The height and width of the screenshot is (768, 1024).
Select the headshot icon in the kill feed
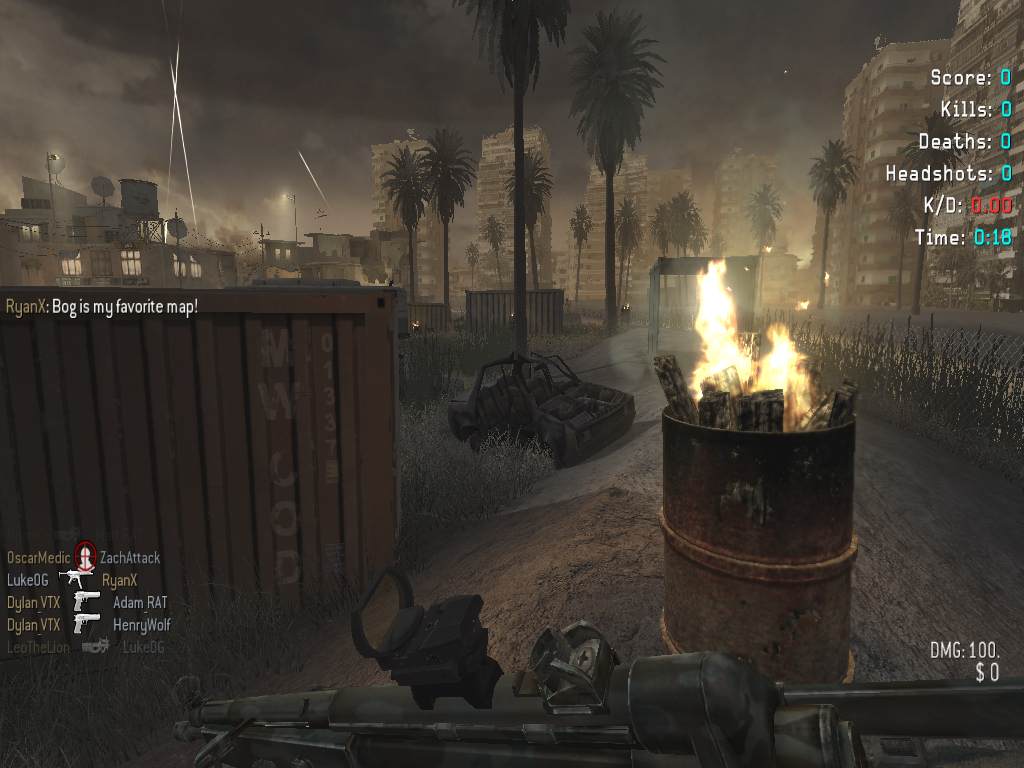pyautogui.click(x=85, y=554)
